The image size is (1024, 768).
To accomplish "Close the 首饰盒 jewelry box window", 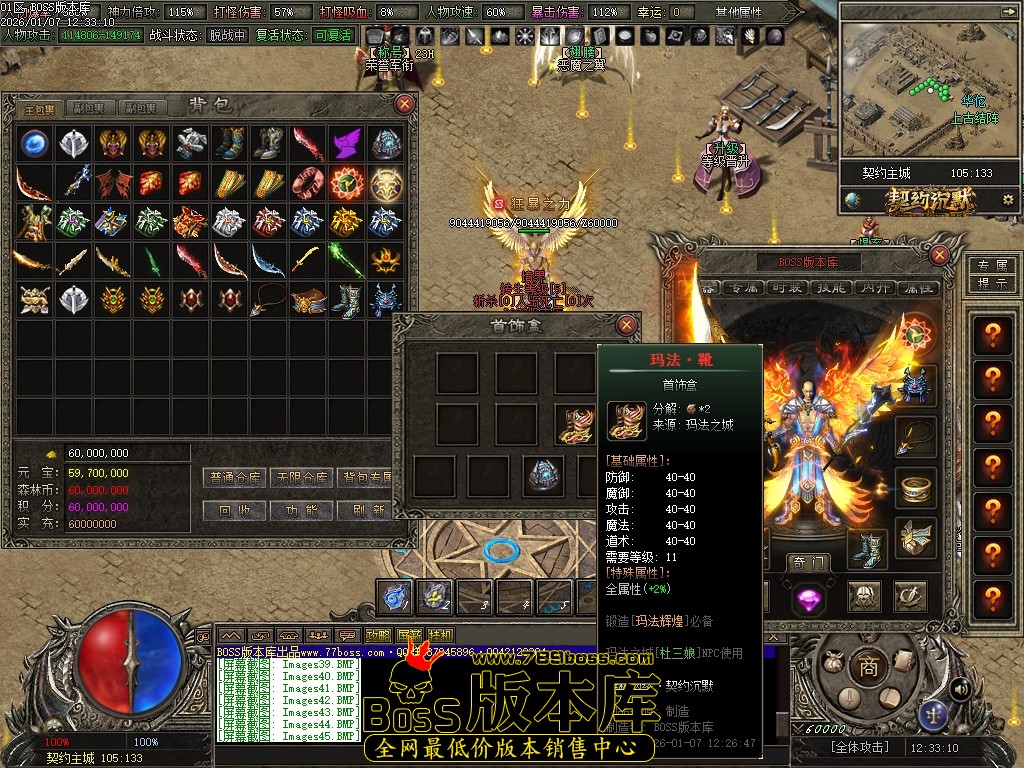I will (x=626, y=324).
